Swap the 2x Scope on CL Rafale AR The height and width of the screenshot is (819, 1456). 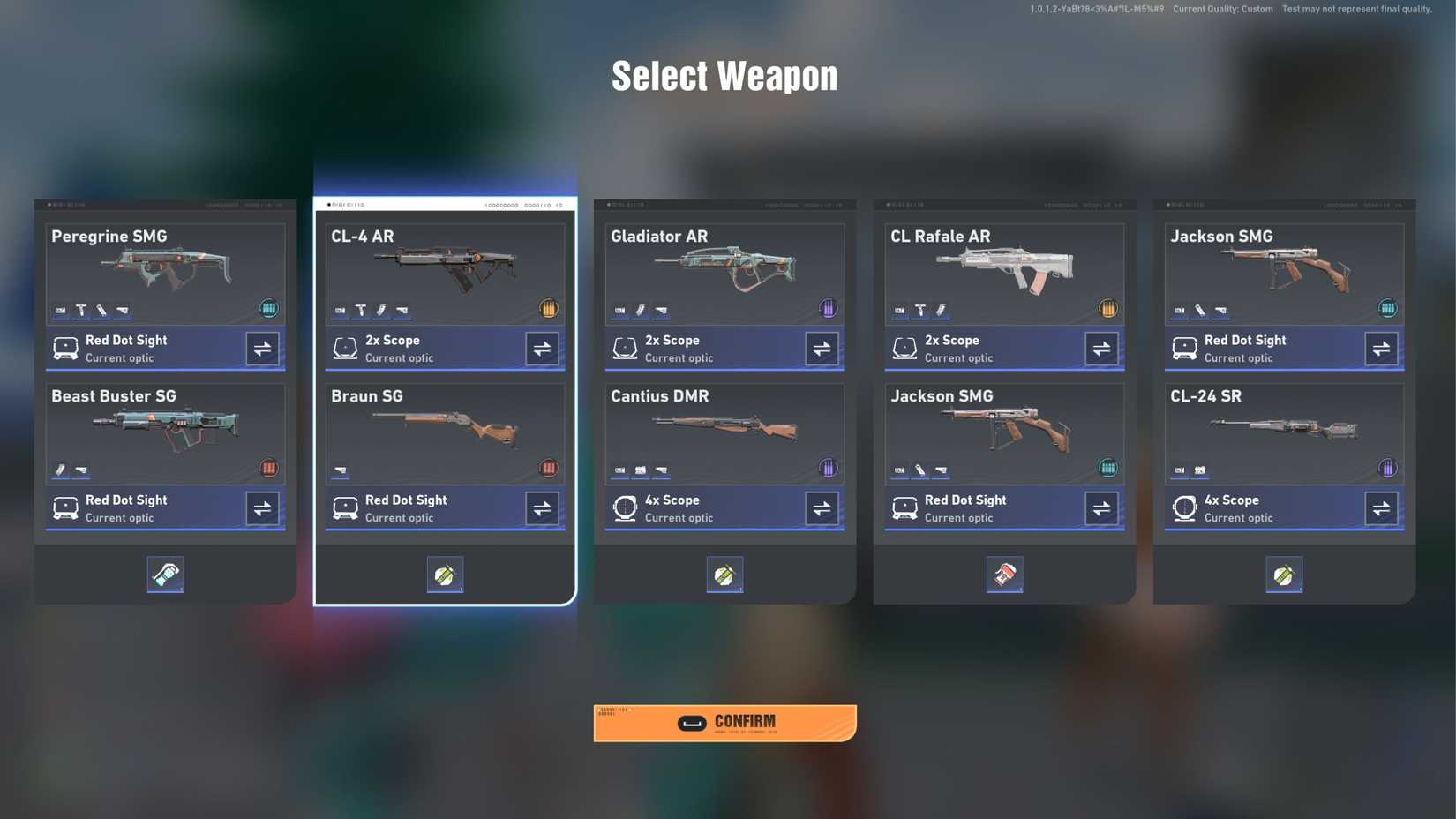click(x=1100, y=348)
